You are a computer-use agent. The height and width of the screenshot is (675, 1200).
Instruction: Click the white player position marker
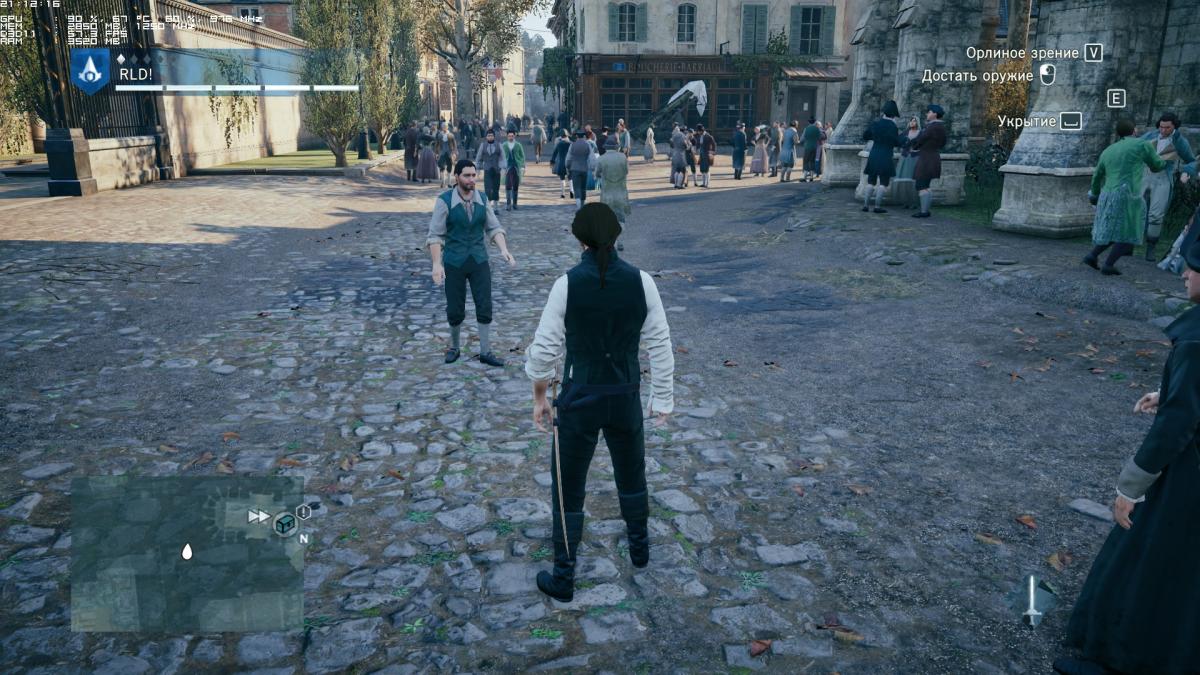[187, 551]
